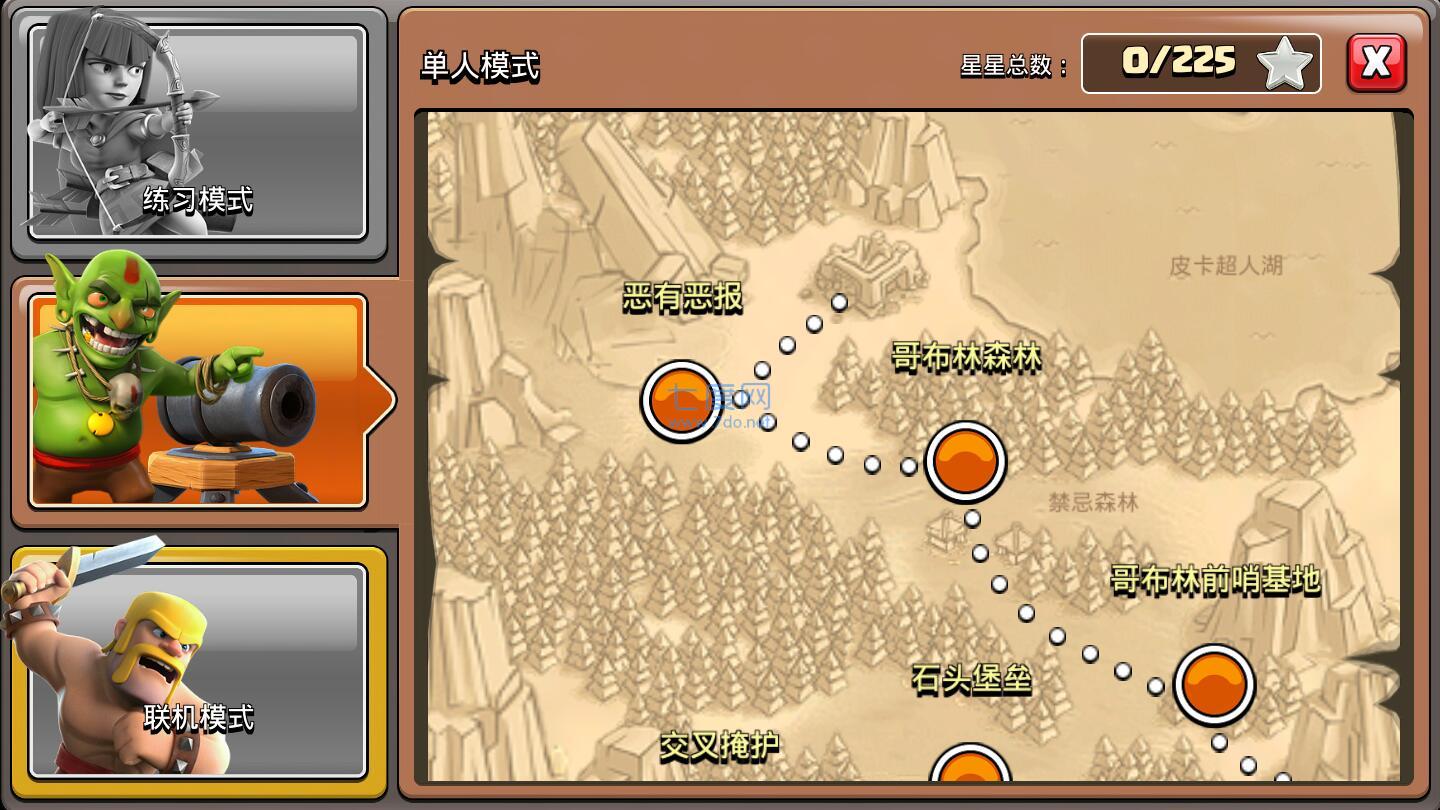Select the 哥布林前哨基地 level marker

tap(1215, 685)
